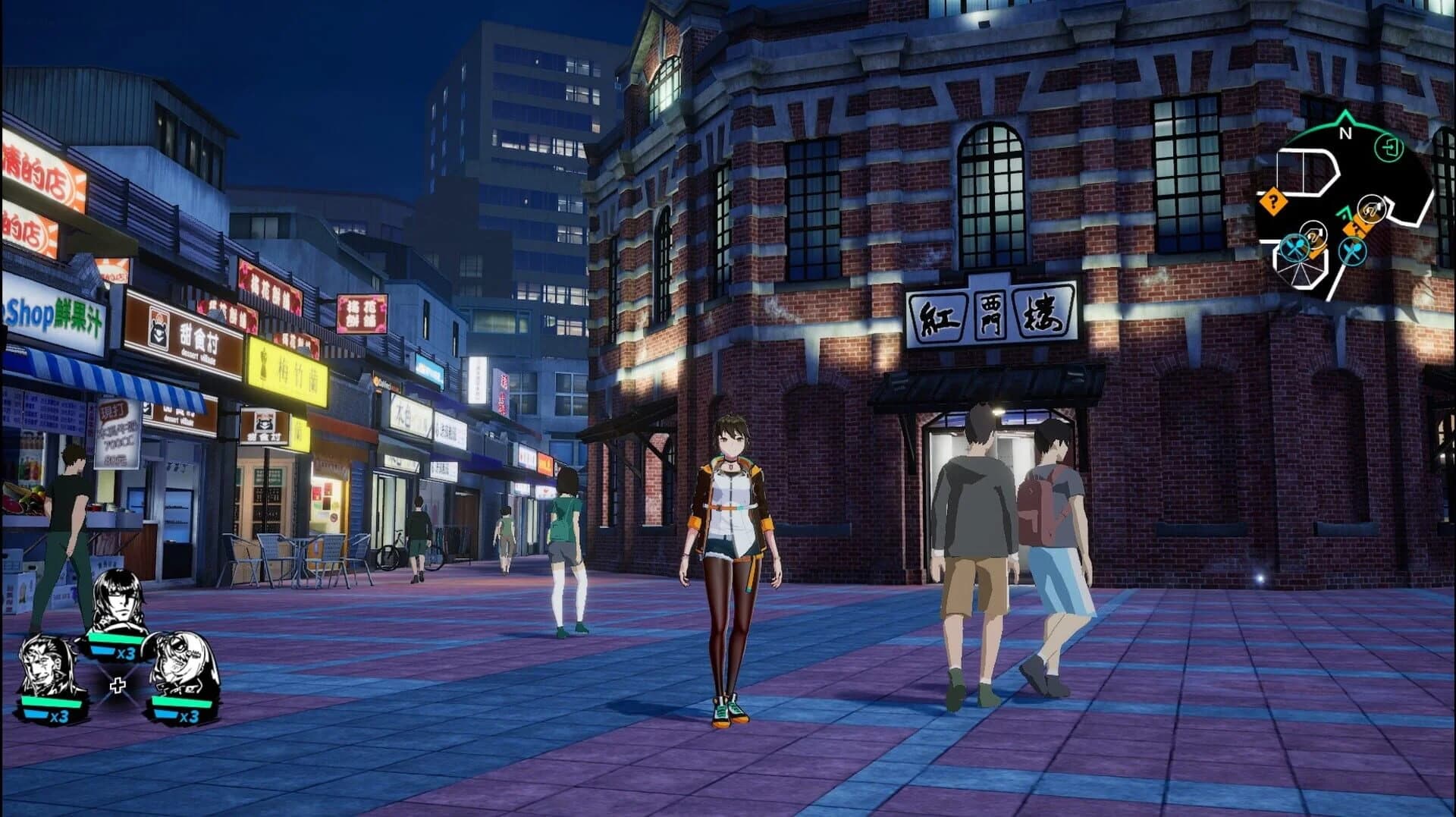
Task: Click the lower shopping bag shop icon on minimap
Action: point(1313,237)
